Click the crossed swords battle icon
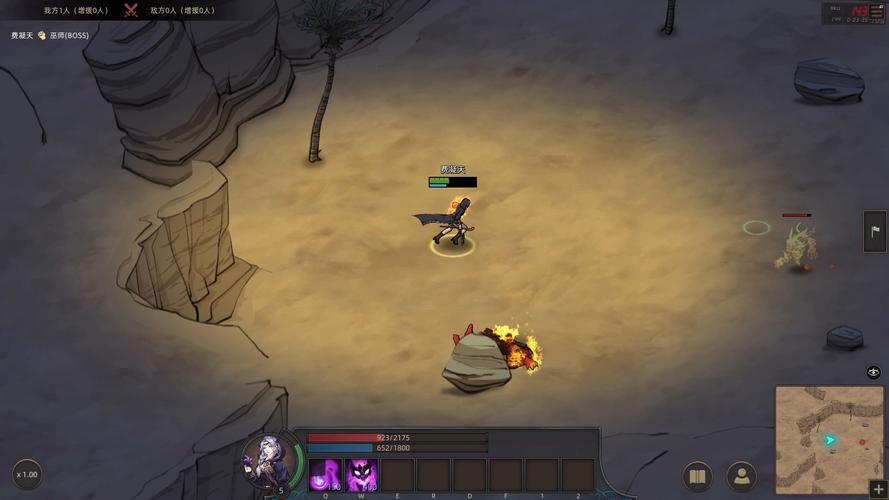Image resolution: width=889 pixels, height=500 pixels. (x=131, y=10)
